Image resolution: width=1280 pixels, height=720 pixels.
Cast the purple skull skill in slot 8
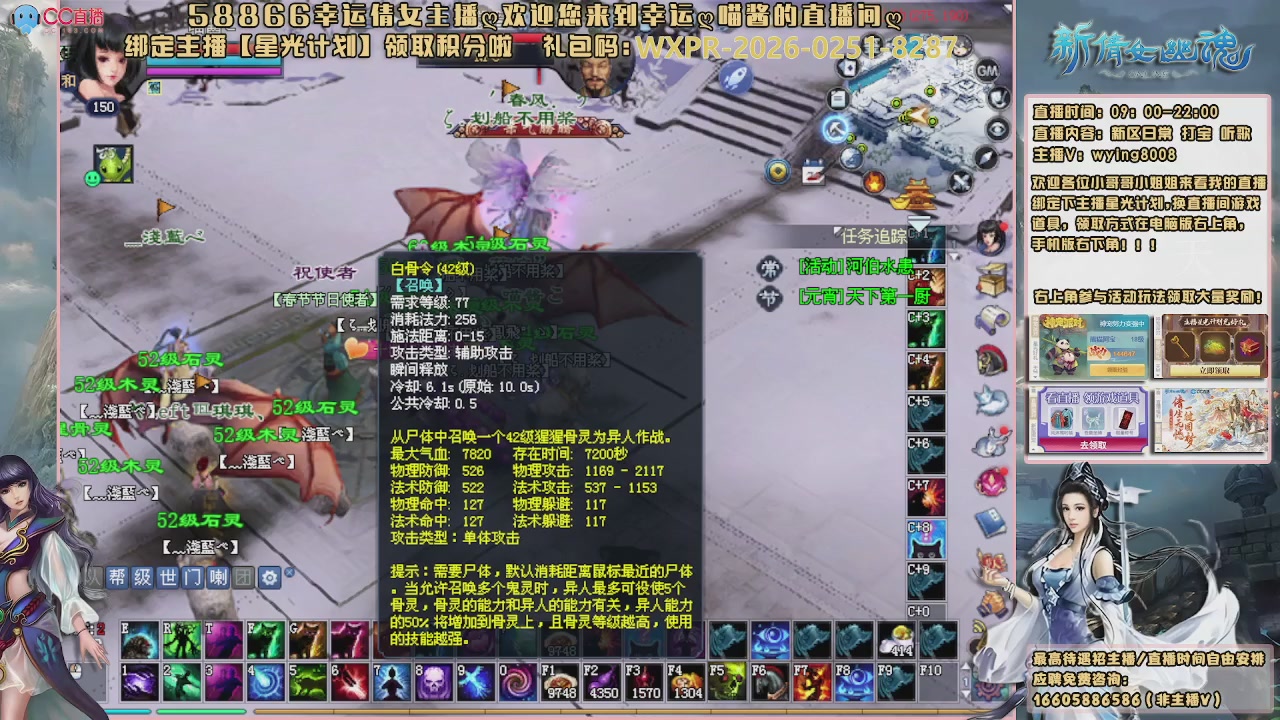[433, 681]
